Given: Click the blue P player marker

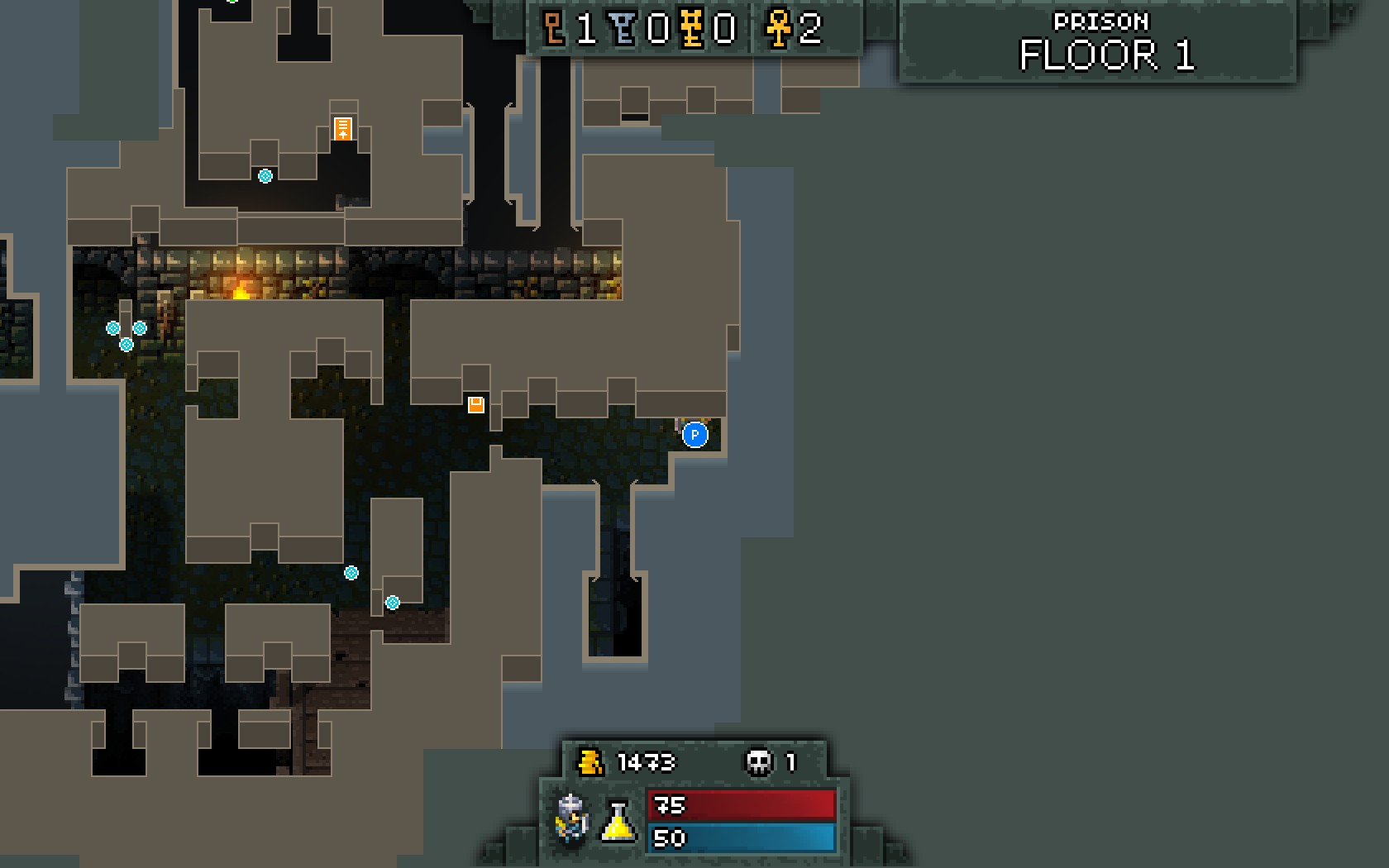Looking at the screenshot, I should click(x=694, y=435).
